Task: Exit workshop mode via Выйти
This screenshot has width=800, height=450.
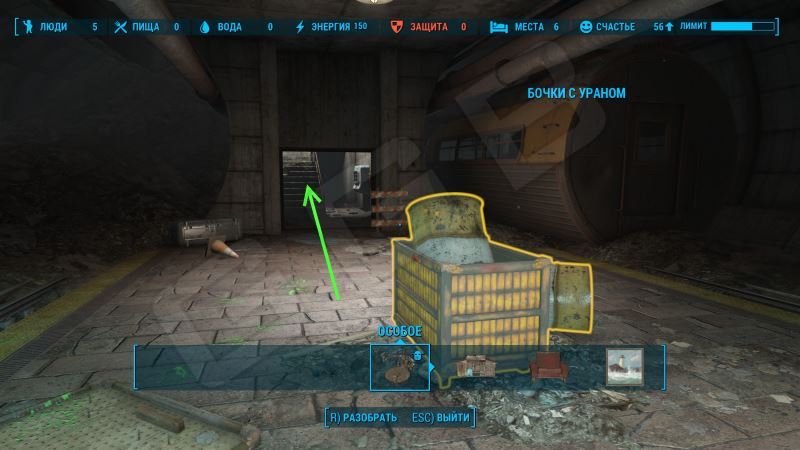Action: (x=440, y=417)
